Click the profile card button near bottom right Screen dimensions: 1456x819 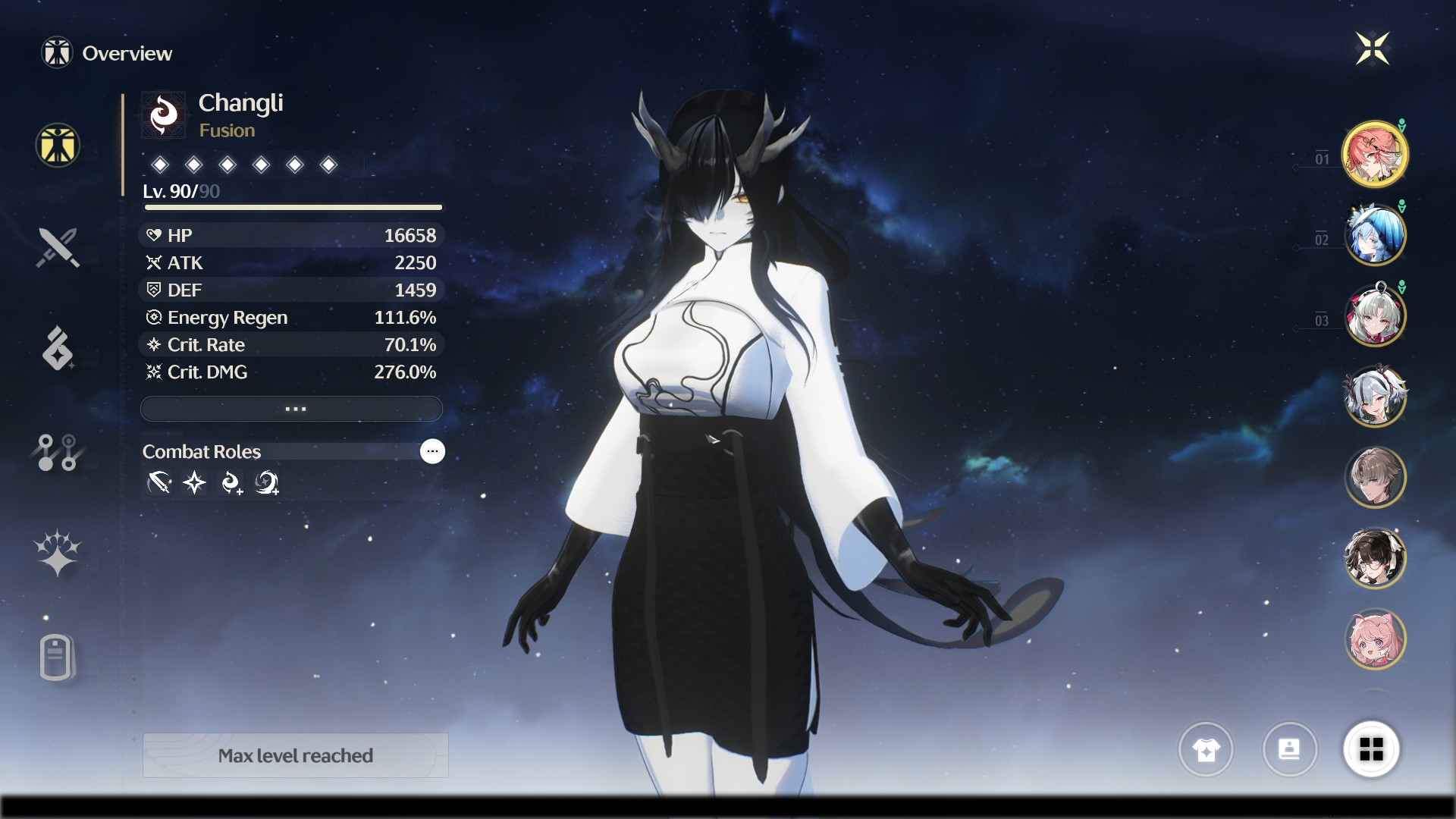point(1291,750)
